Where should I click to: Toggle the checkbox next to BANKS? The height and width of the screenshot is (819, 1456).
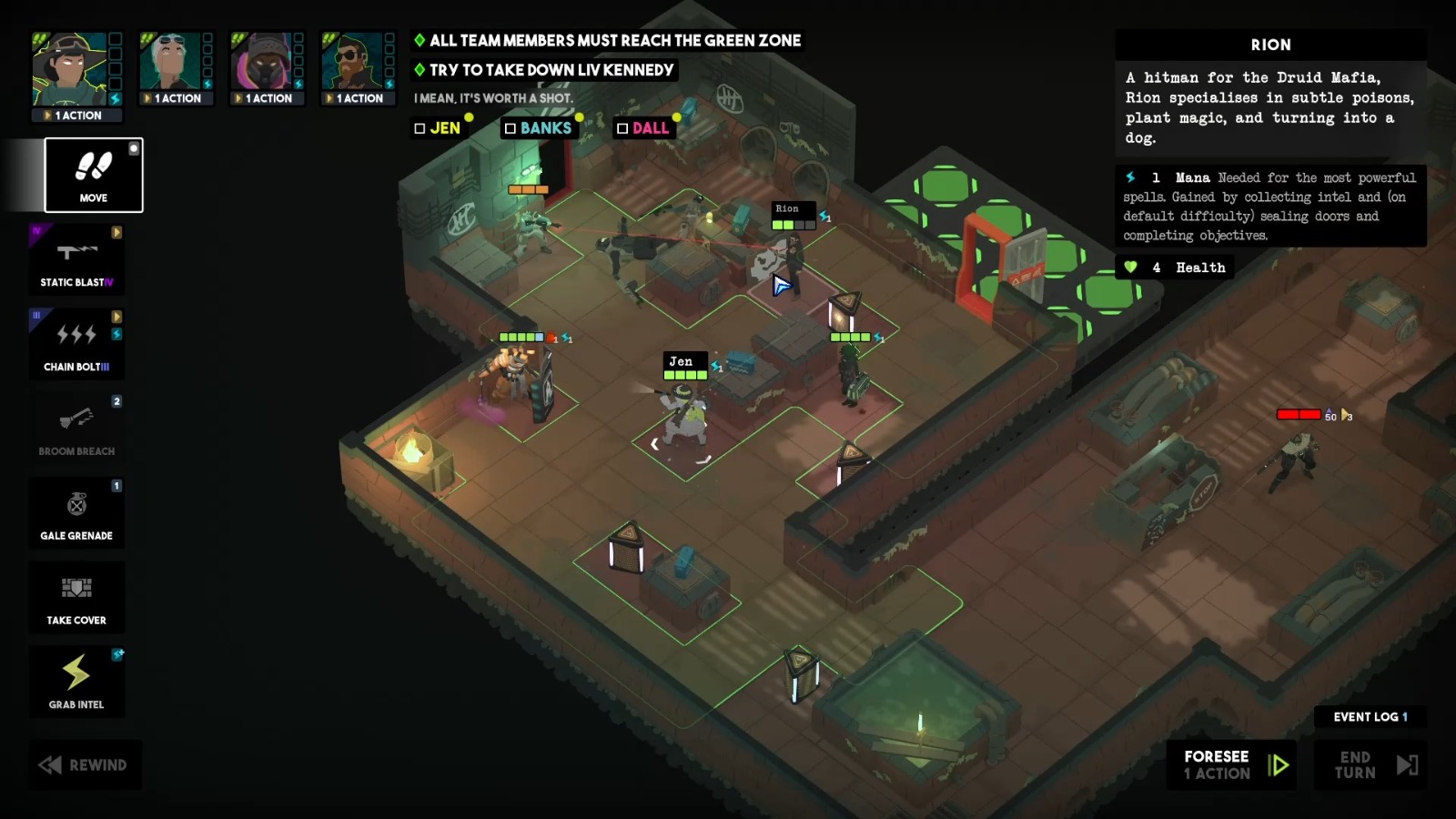(509, 128)
